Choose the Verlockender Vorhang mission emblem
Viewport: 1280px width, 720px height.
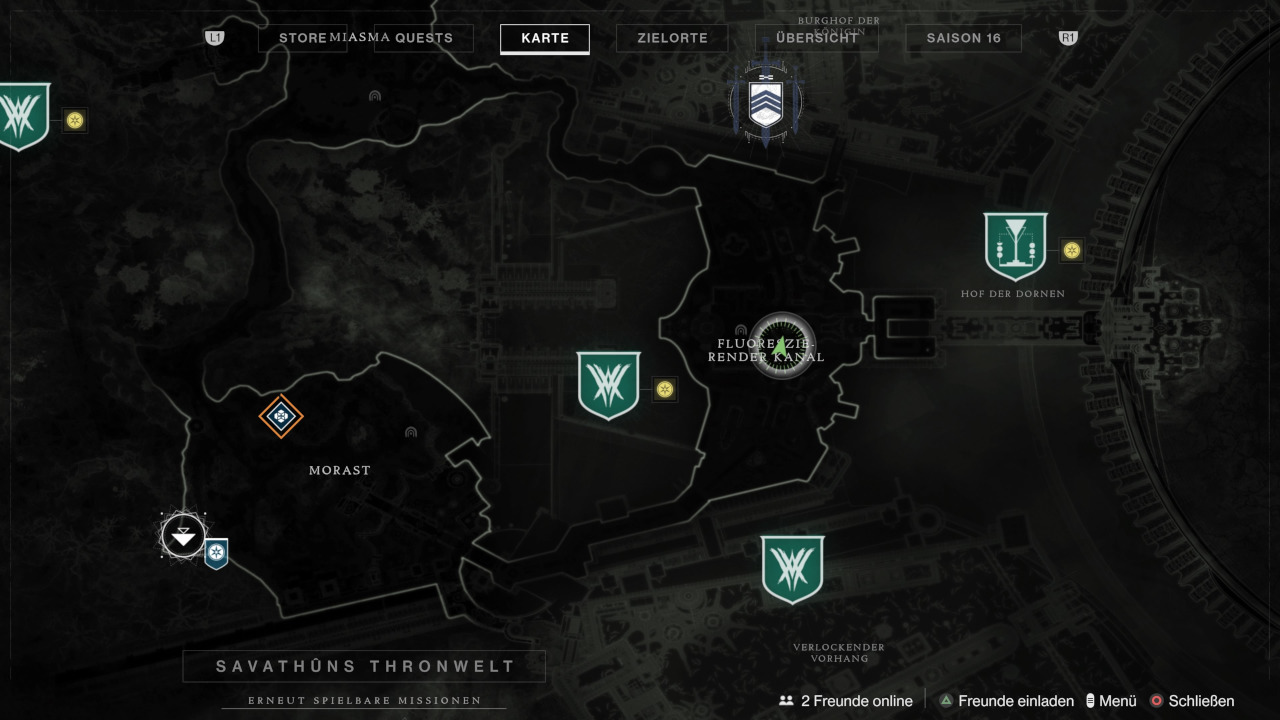(792, 569)
